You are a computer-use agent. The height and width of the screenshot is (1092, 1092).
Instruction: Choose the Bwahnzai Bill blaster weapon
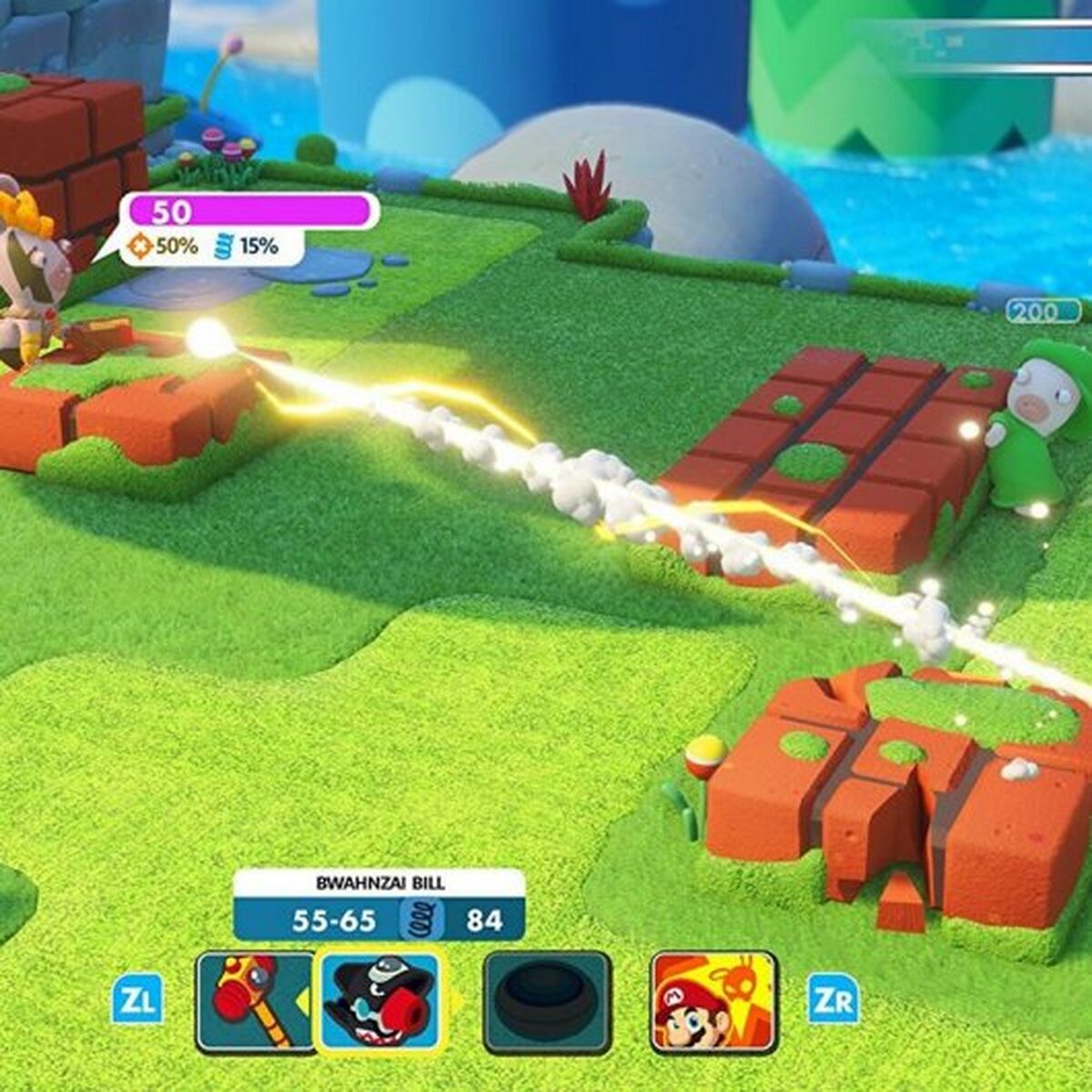380,1001
